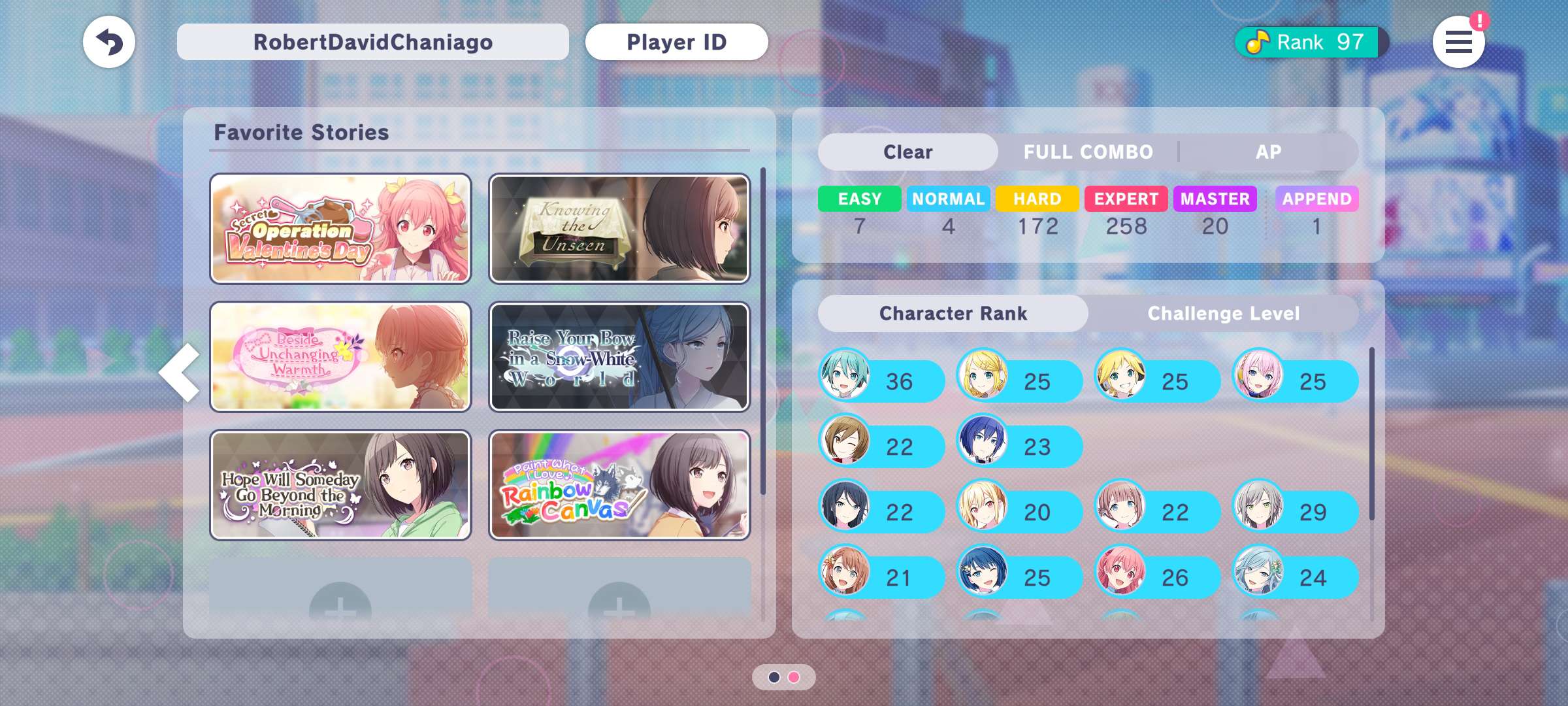
Task: Choose the rank 23 blue-haired character
Action: (x=1019, y=446)
